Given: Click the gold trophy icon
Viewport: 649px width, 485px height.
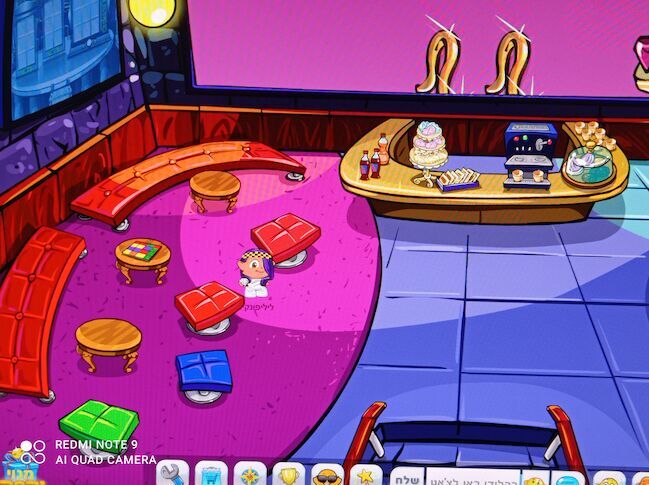Looking at the screenshot, I should tap(289, 474).
